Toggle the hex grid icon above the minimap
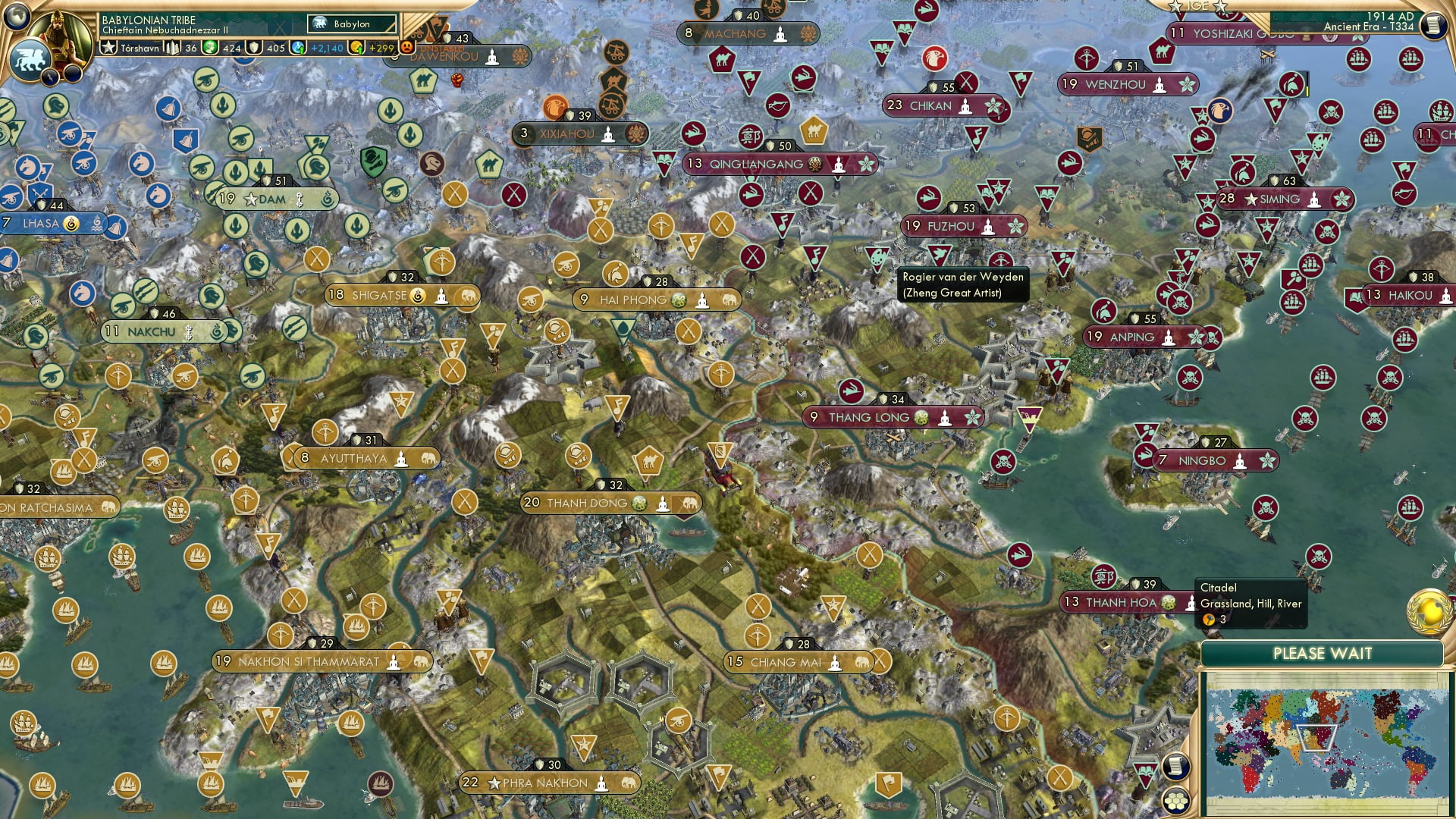Screen dimensions: 1456x819 [1176, 800]
